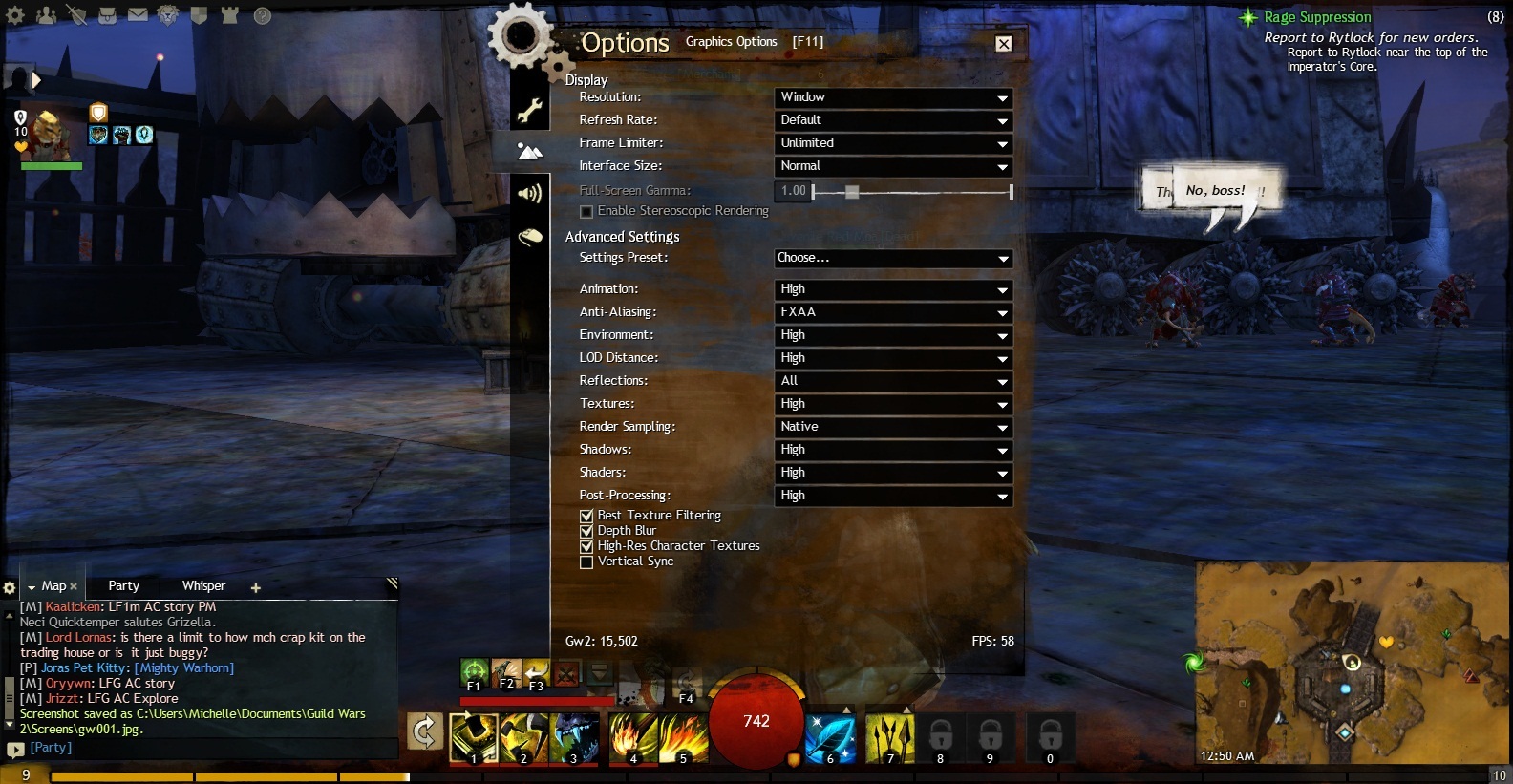Switch chat to the Party tab
Image resolution: width=1513 pixels, height=784 pixels.
point(123,586)
